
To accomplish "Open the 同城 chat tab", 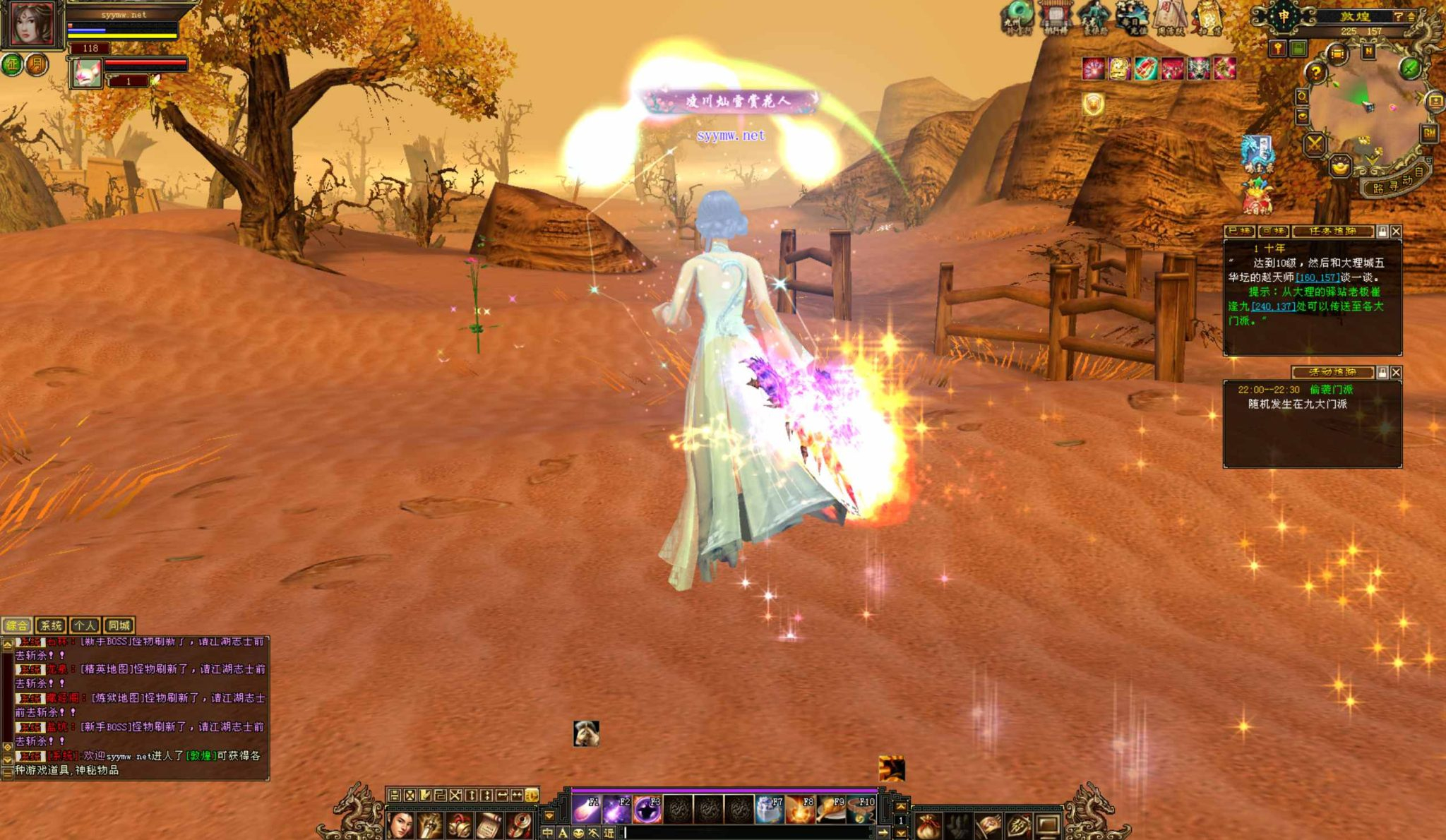I will click(119, 625).
